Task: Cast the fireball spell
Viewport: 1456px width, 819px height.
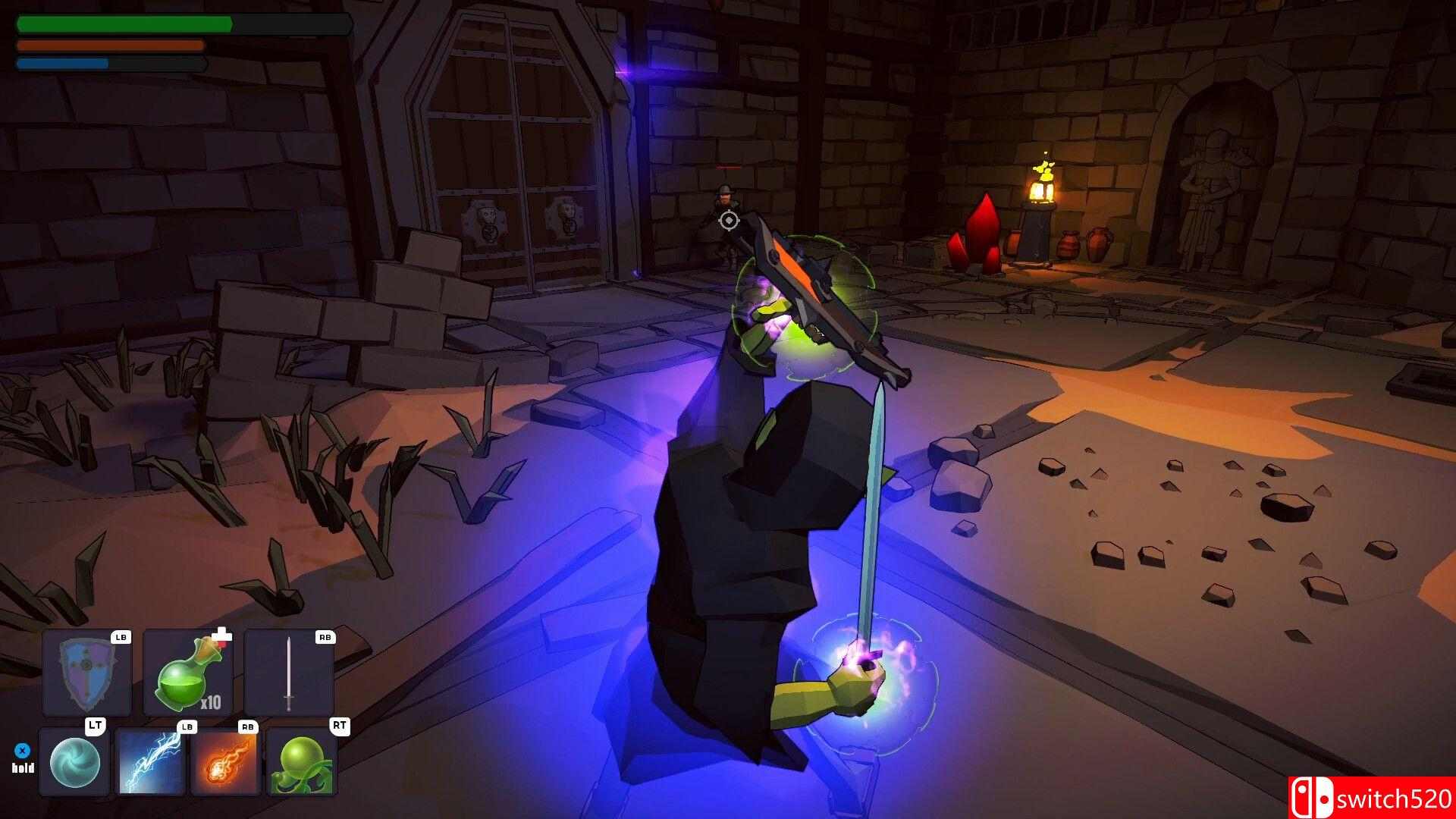Action: click(x=225, y=762)
